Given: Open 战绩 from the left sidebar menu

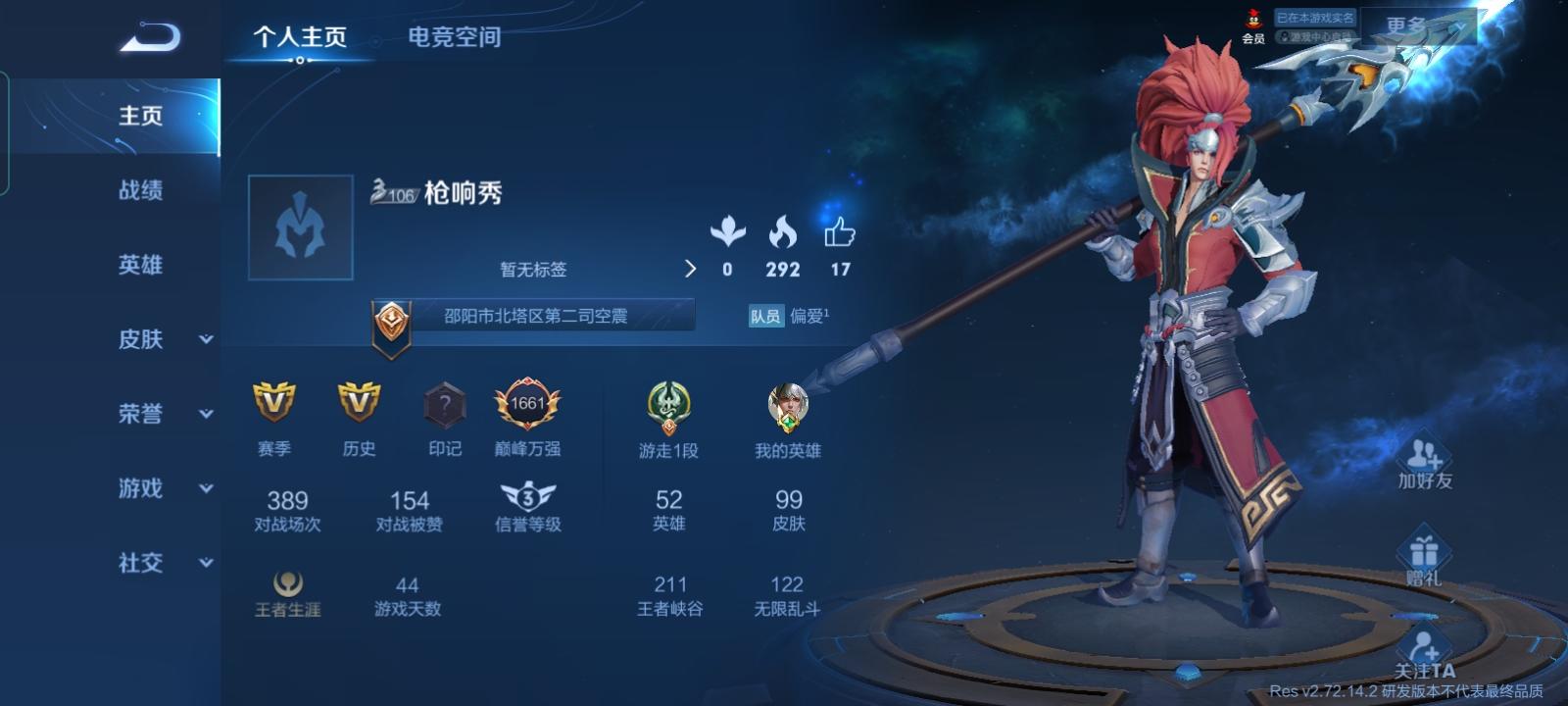Looking at the screenshot, I should point(137,190).
